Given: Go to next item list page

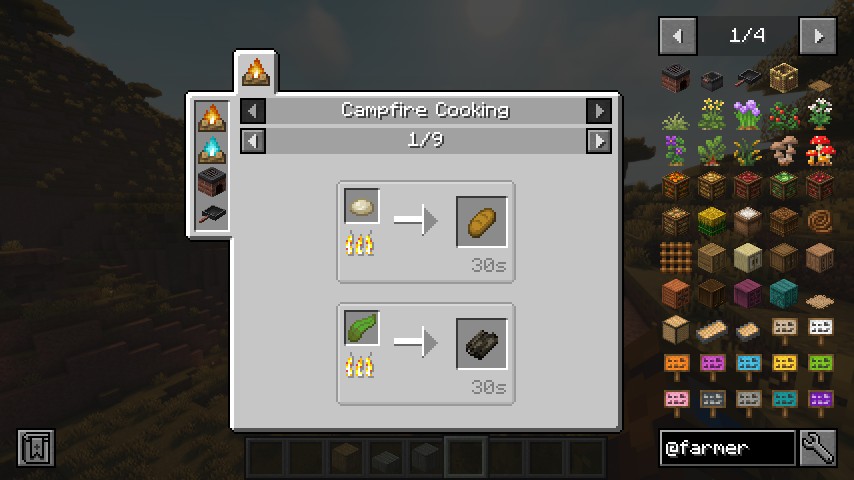Looking at the screenshot, I should tap(818, 36).
